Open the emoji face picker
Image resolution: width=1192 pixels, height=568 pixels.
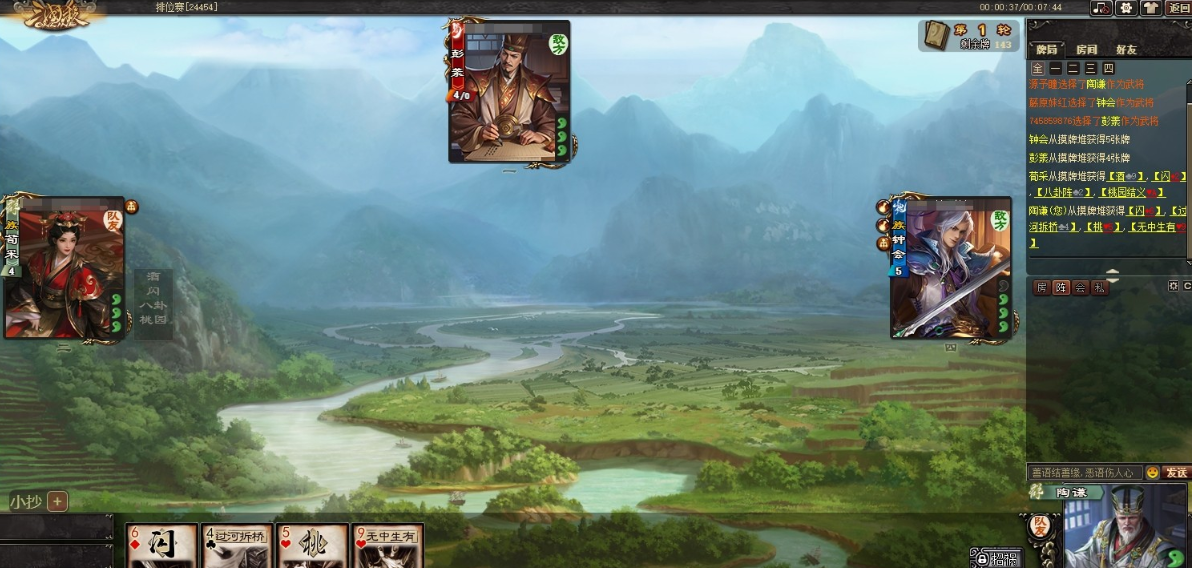coord(1152,472)
